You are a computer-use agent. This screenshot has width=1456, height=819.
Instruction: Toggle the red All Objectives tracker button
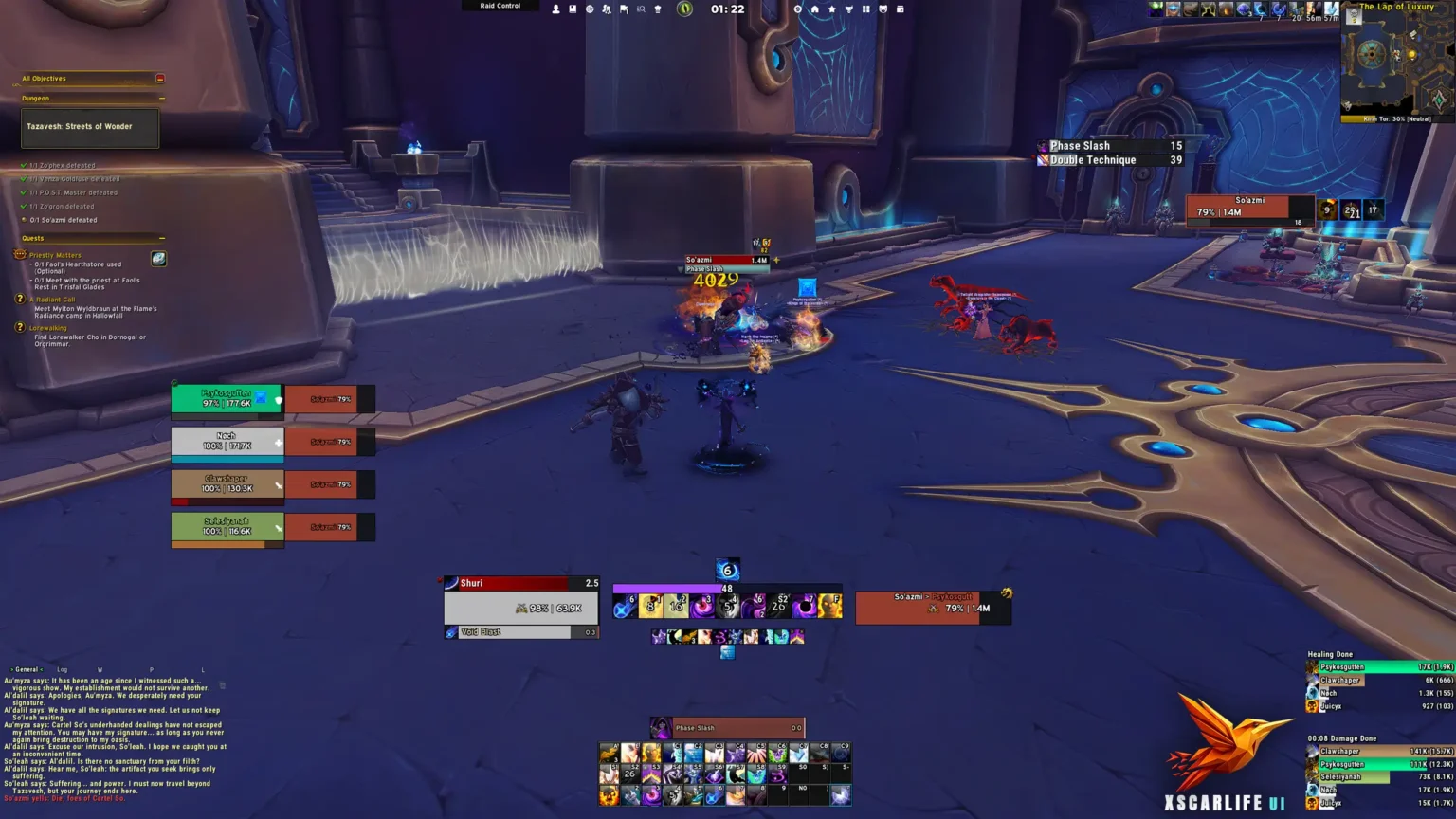tap(160, 78)
